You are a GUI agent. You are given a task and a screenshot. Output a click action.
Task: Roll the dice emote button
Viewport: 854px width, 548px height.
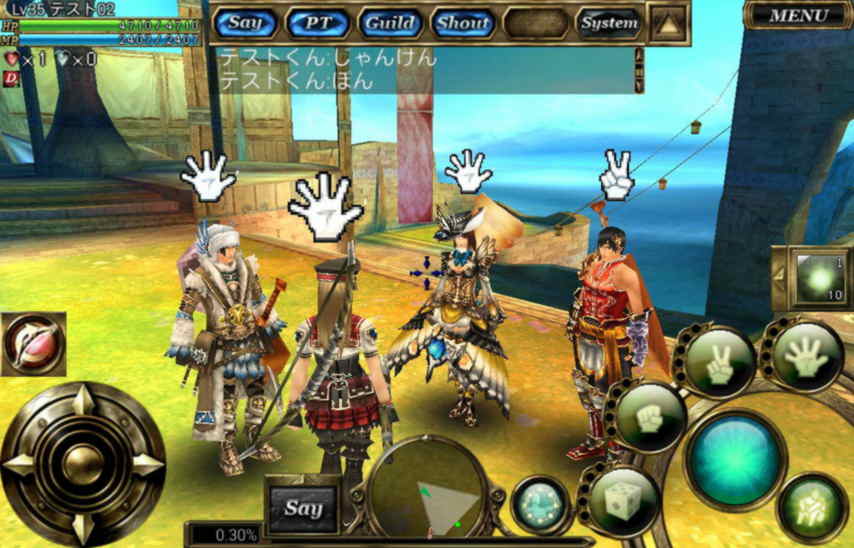tap(623, 499)
